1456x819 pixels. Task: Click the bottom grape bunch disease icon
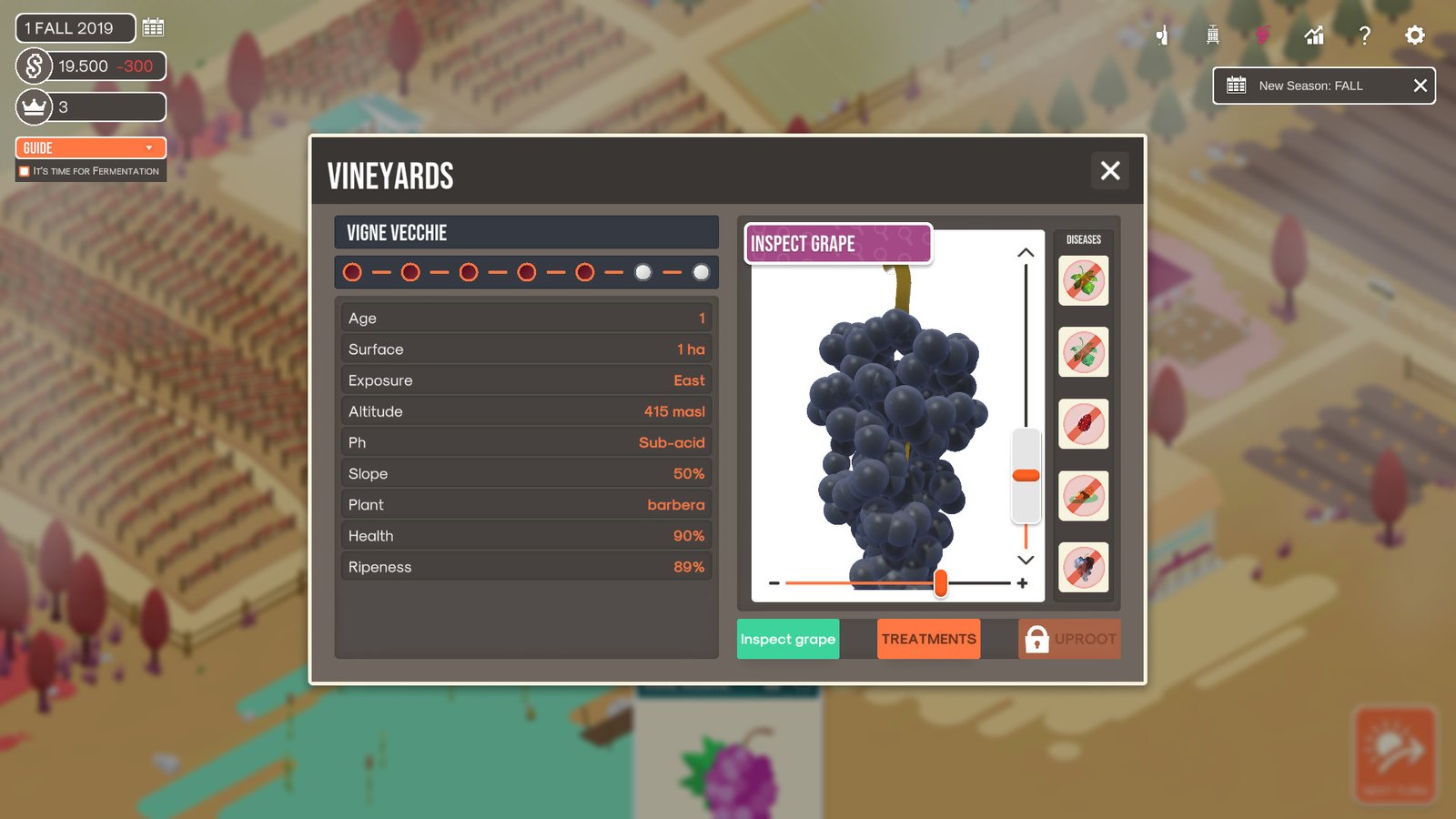[1083, 567]
